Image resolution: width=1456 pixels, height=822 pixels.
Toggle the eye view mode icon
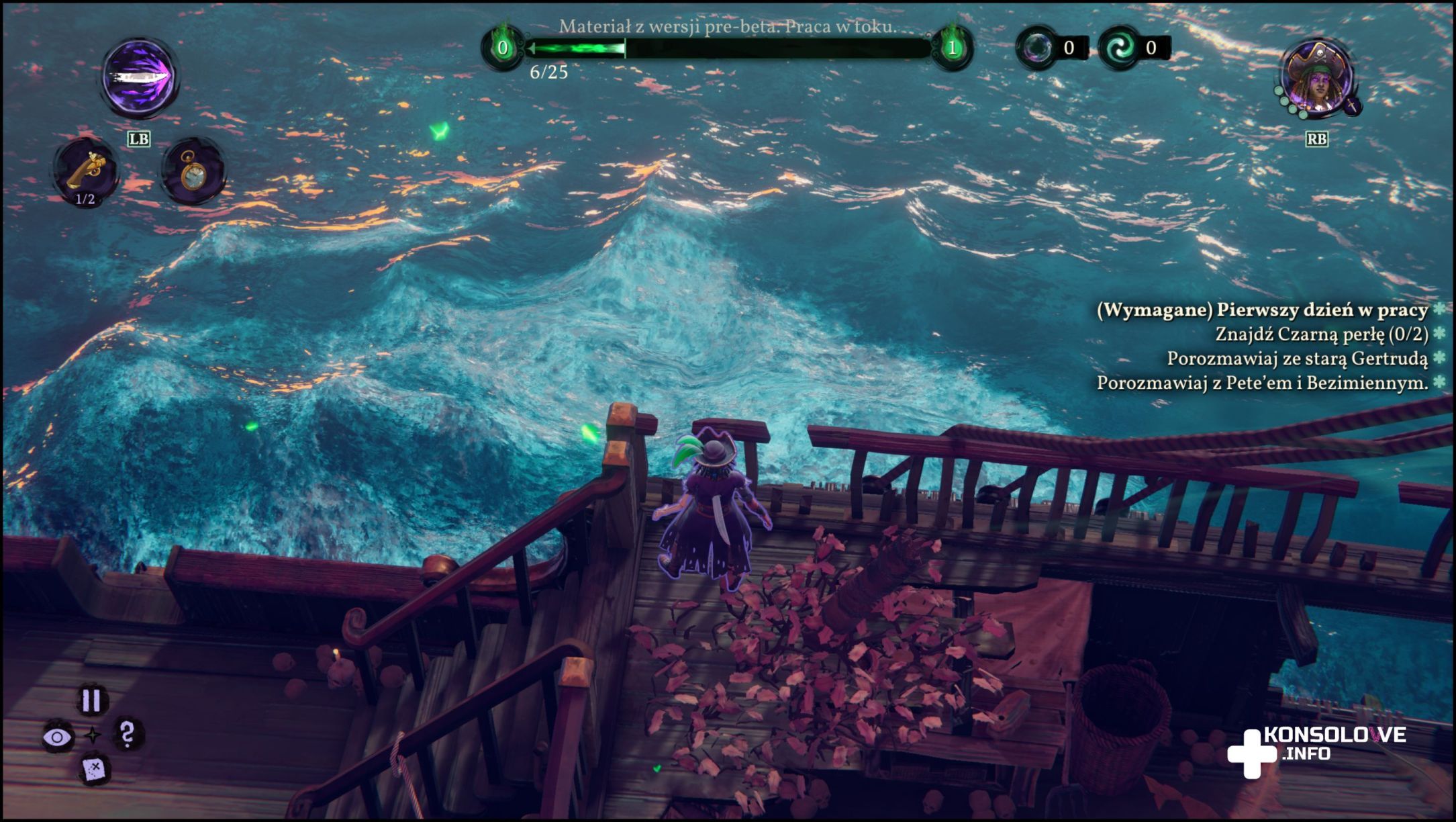point(58,737)
